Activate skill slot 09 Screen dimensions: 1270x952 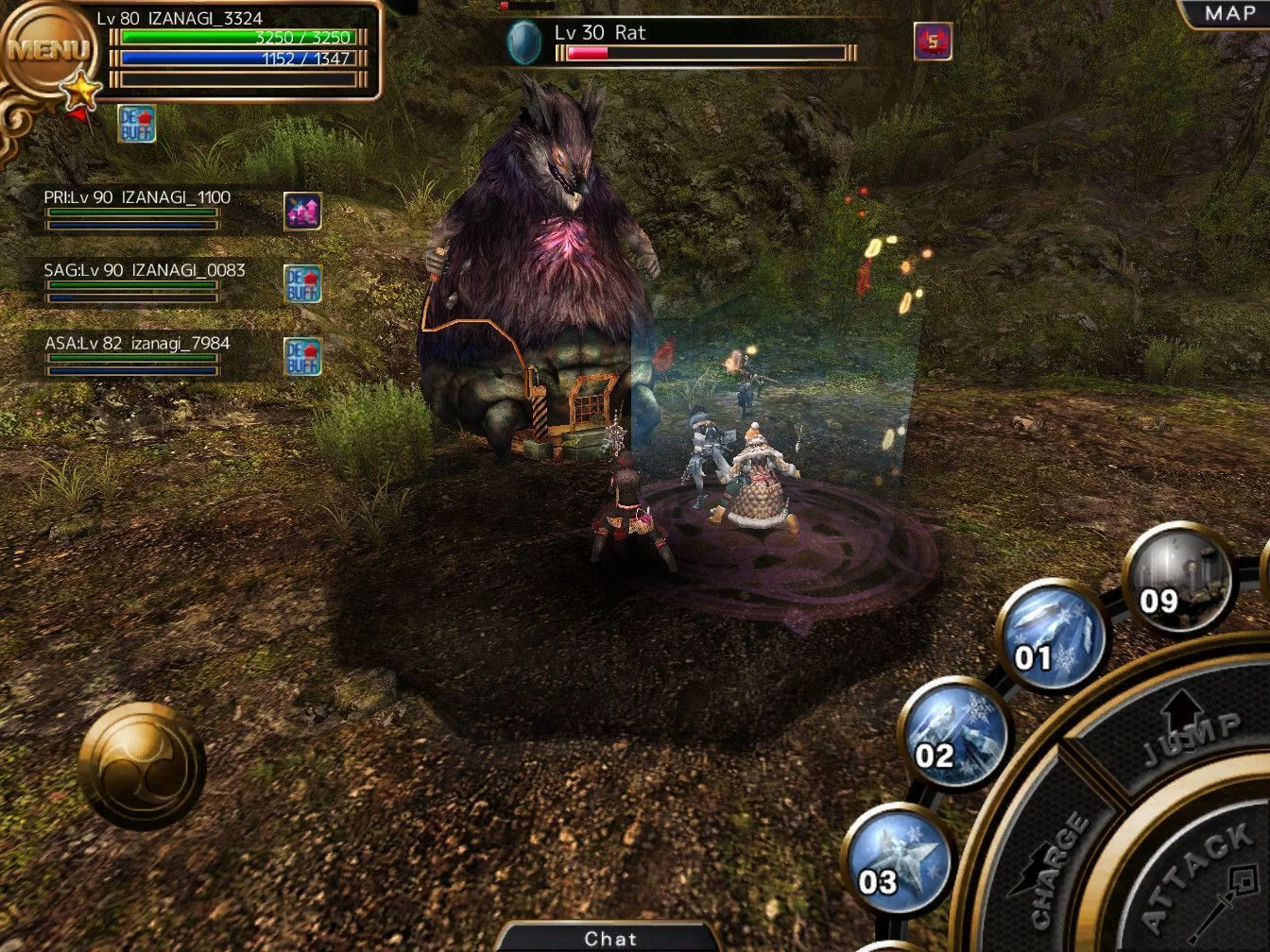coord(1178,578)
